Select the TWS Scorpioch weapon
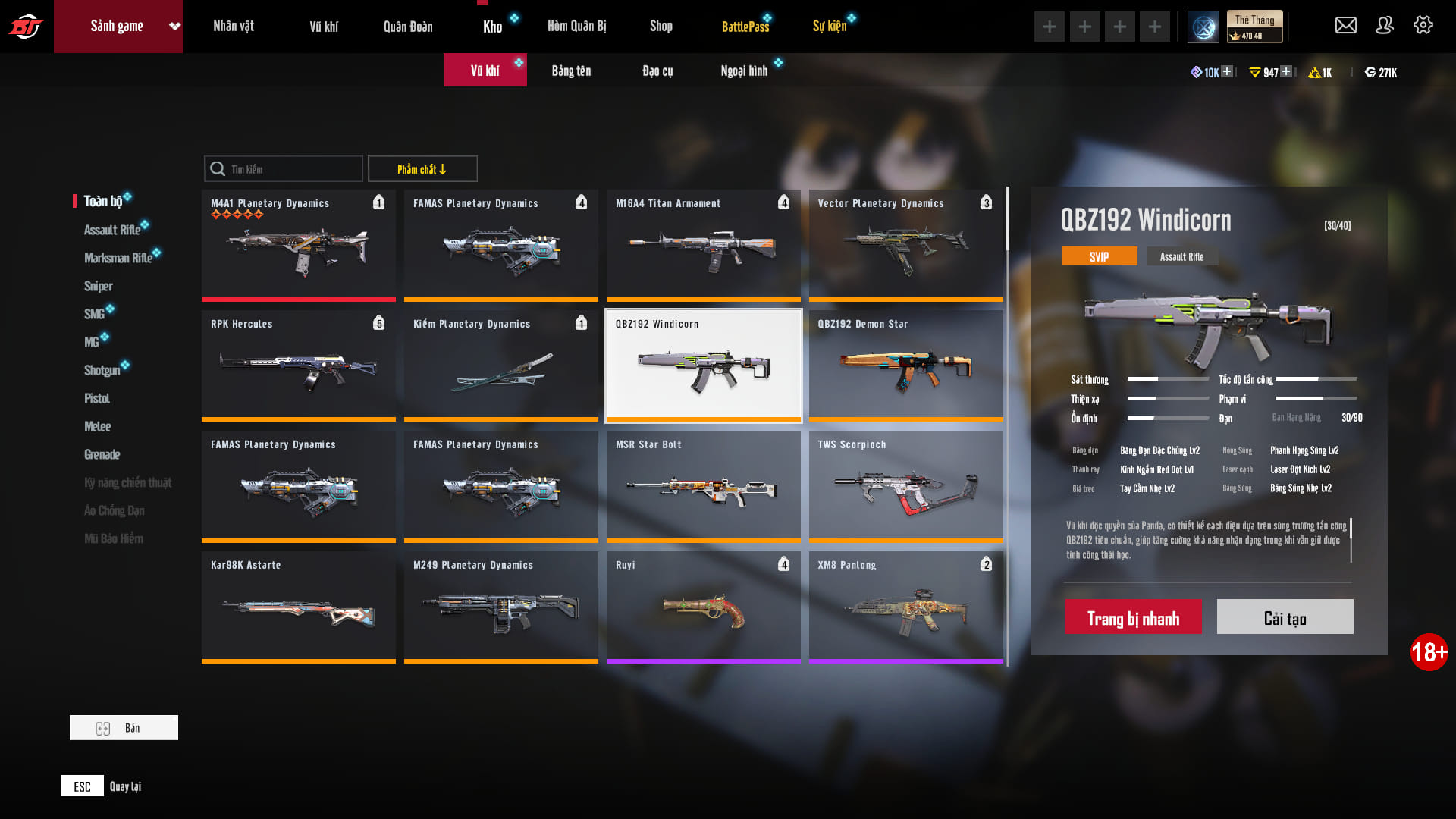This screenshot has width=1456, height=819. (905, 486)
